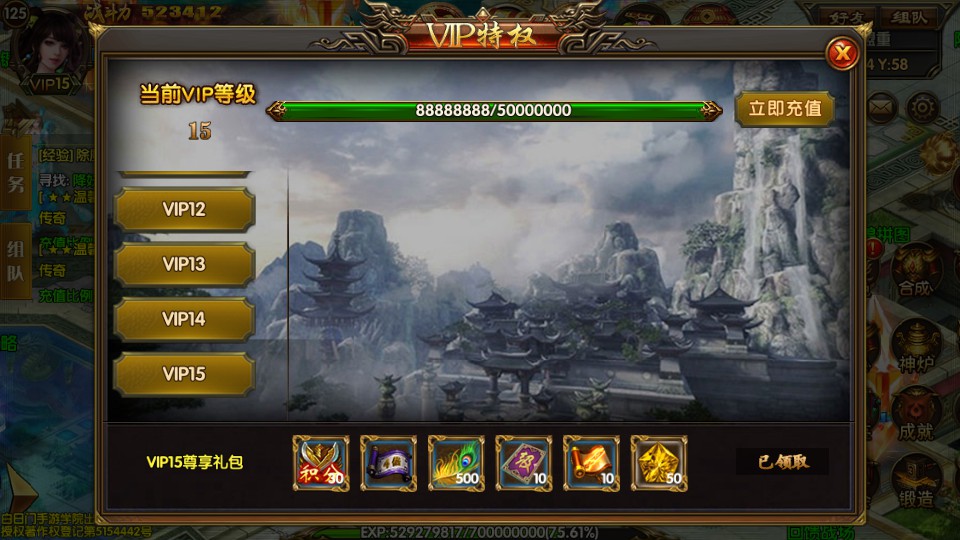Select the VIP12 tier tab
The height and width of the screenshot is (540, 960).
[184, 210]
